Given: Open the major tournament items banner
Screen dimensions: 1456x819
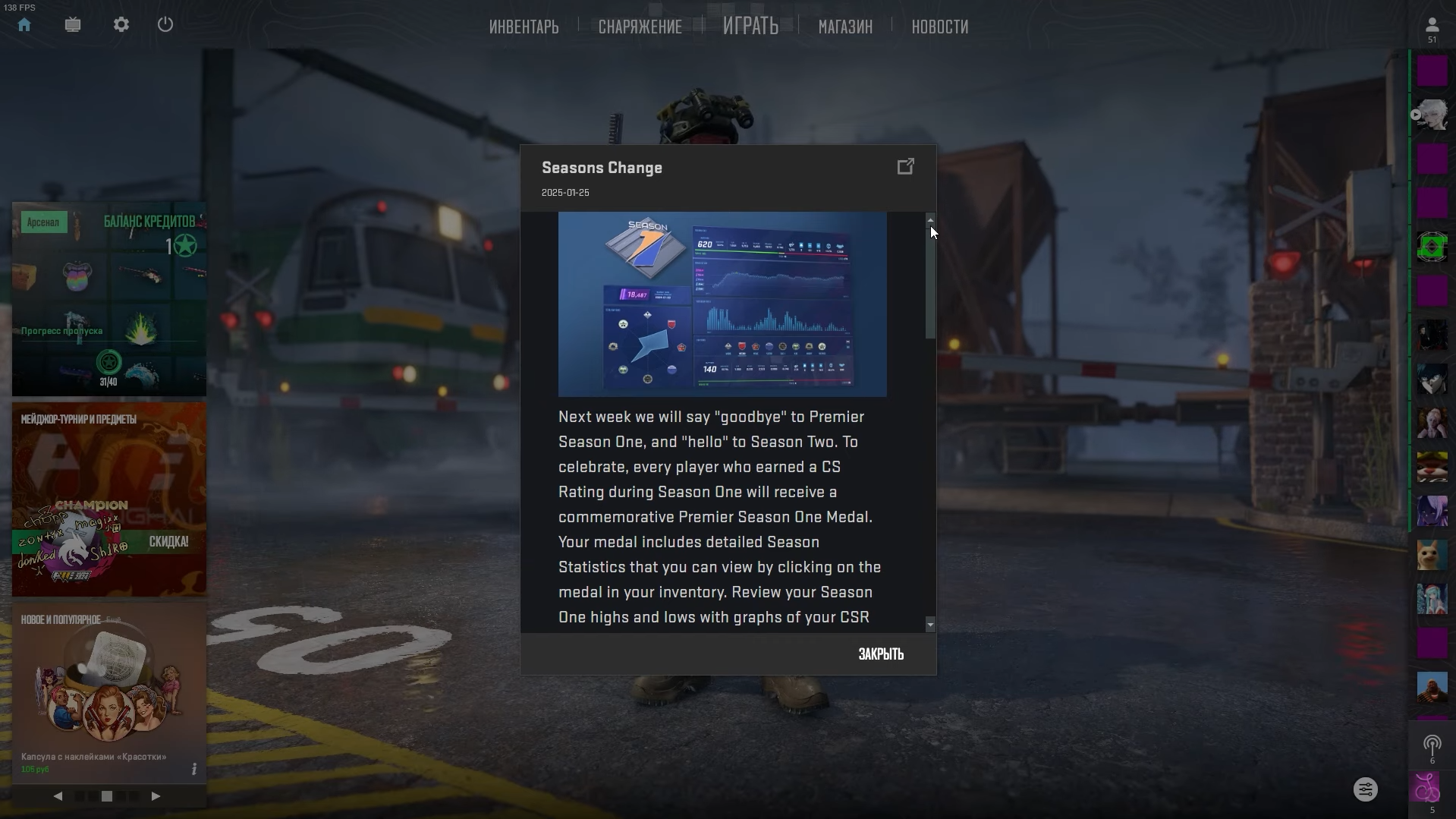Looking at the screenshot, I should click(109, 499).
